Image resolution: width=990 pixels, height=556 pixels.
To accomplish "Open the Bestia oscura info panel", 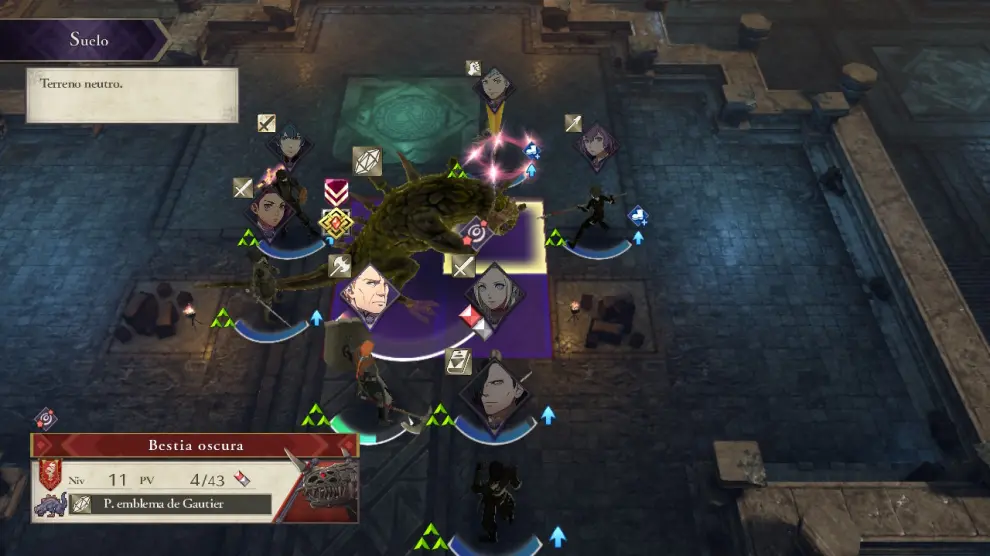I will coord(195,445).
